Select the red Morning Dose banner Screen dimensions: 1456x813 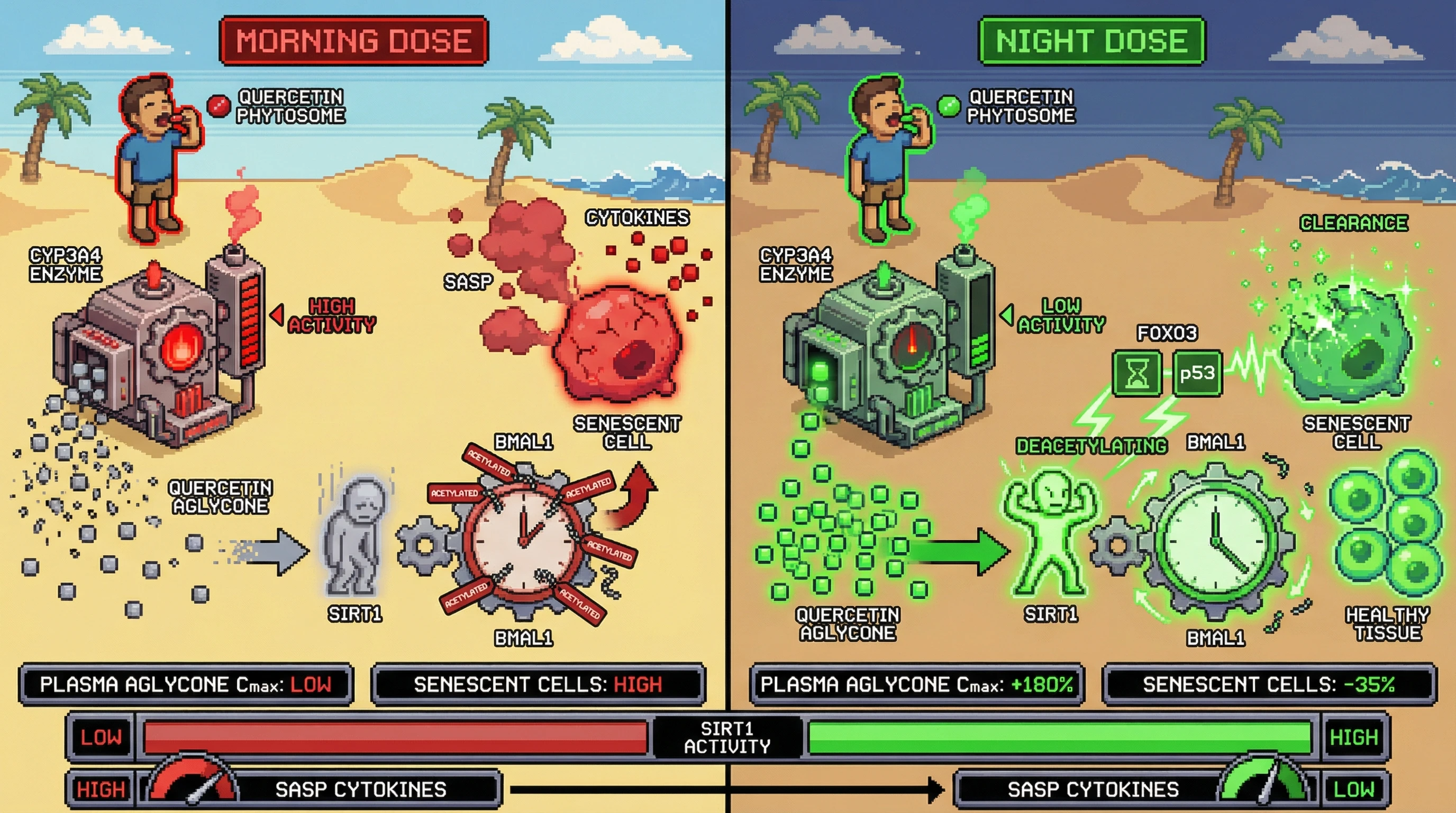click(353, 41)
